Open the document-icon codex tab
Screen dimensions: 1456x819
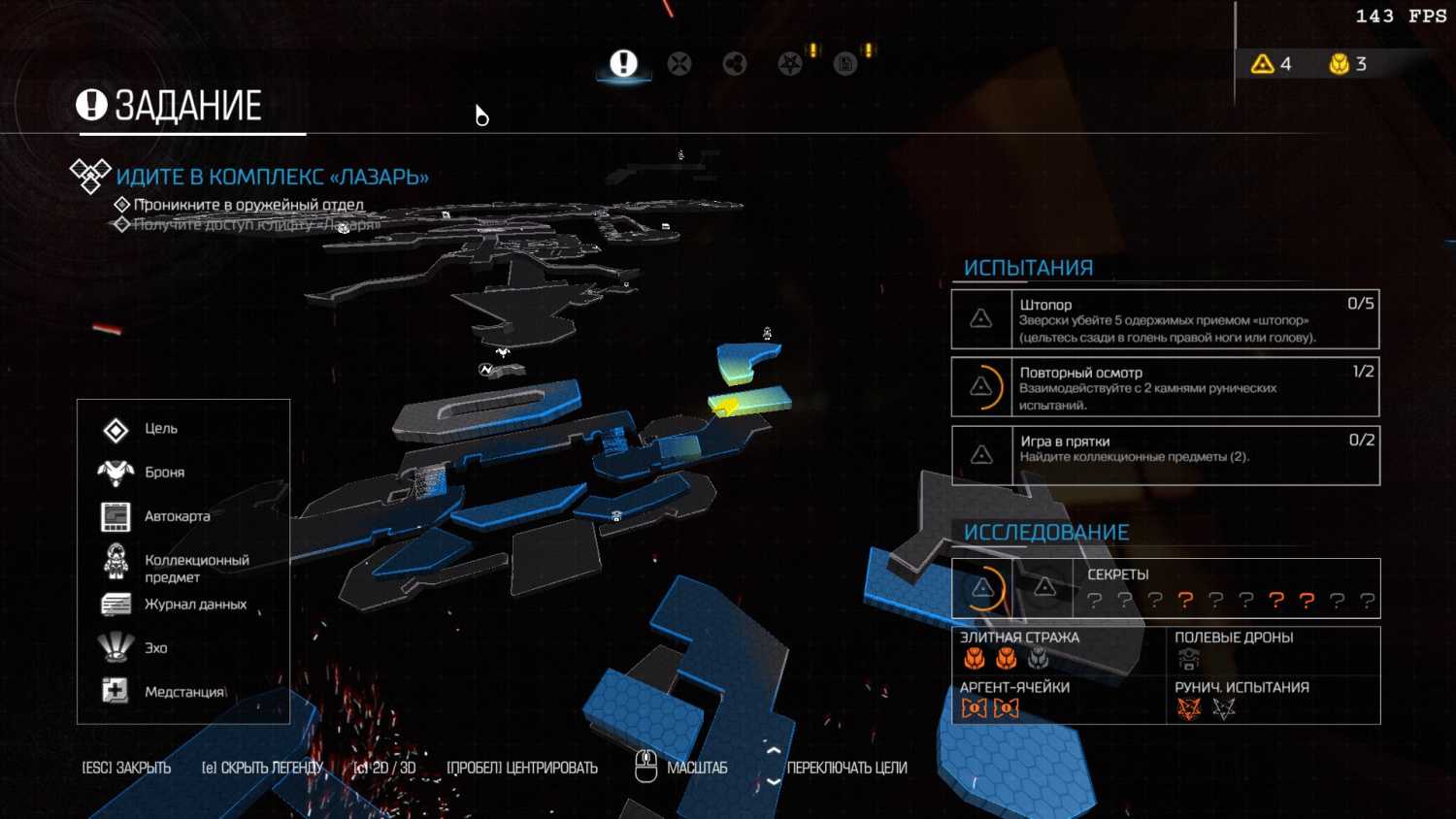pyautogui.click(x=845, y=64)
